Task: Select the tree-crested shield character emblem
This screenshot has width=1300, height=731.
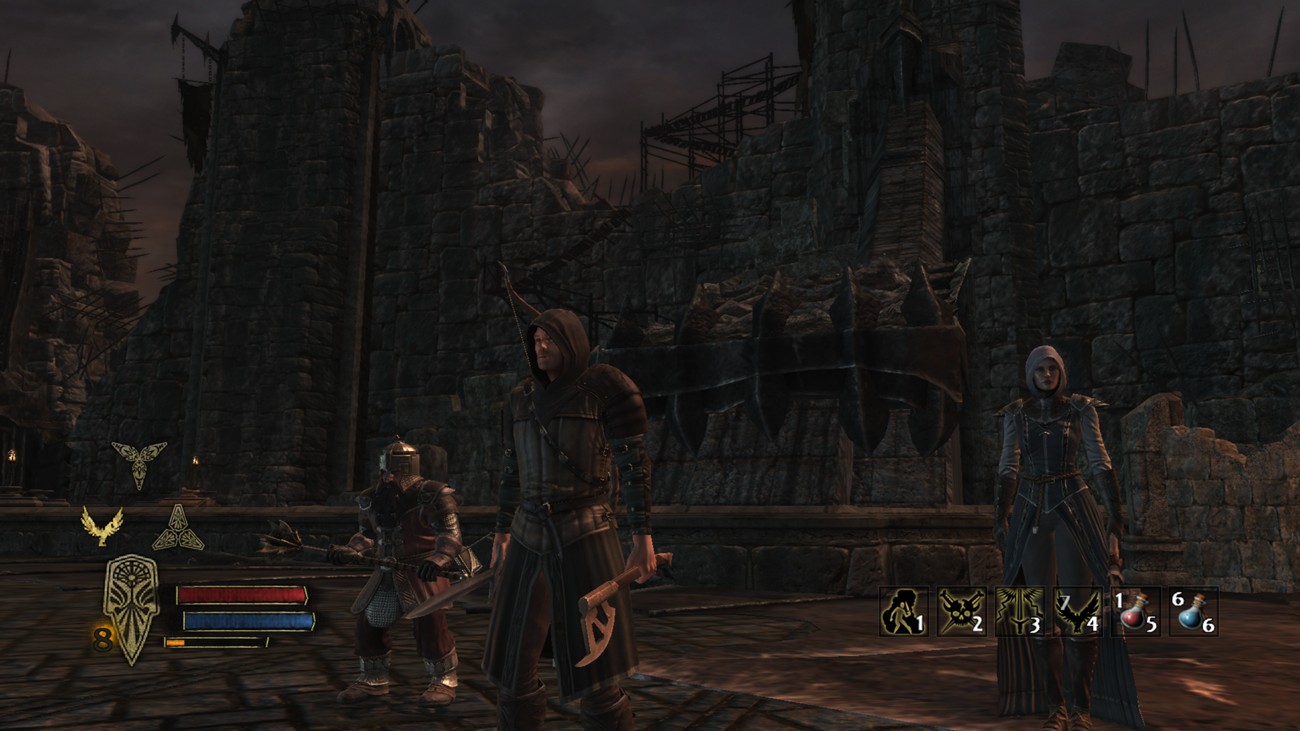Action: tap(132, 606)
